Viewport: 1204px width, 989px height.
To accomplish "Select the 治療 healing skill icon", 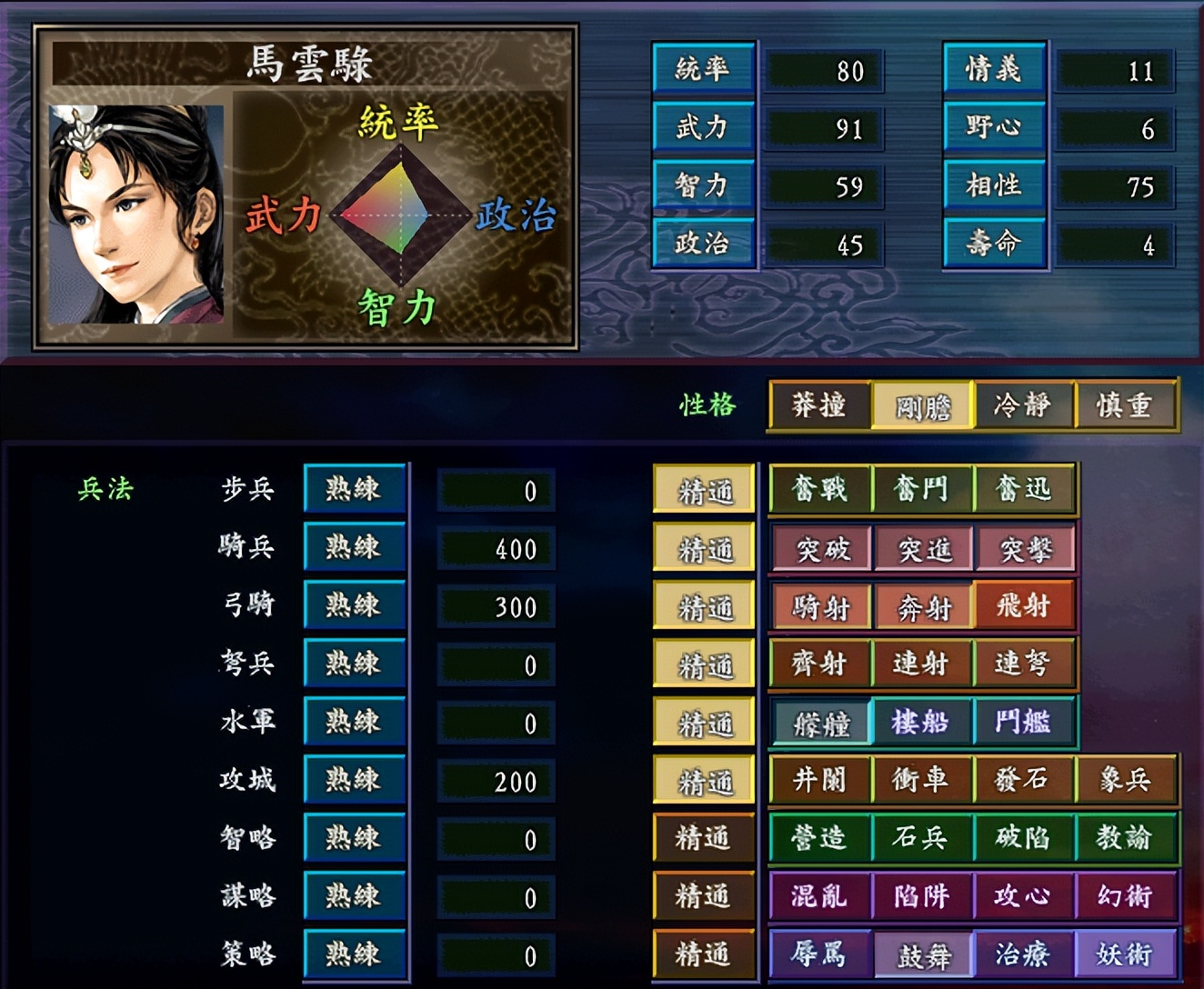I will click(1025, 954).
